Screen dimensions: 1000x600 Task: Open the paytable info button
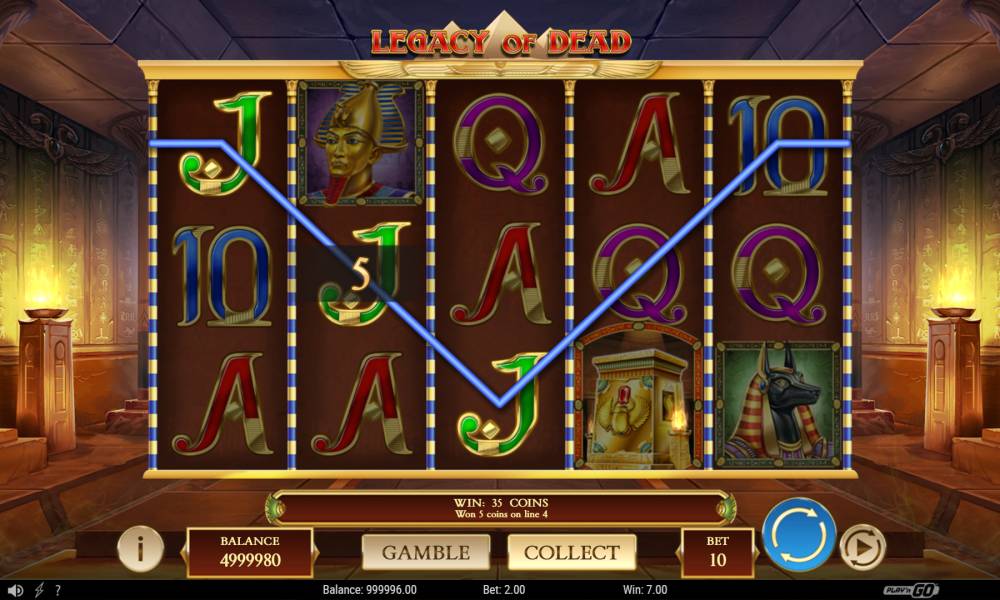(x=141, y=548)
